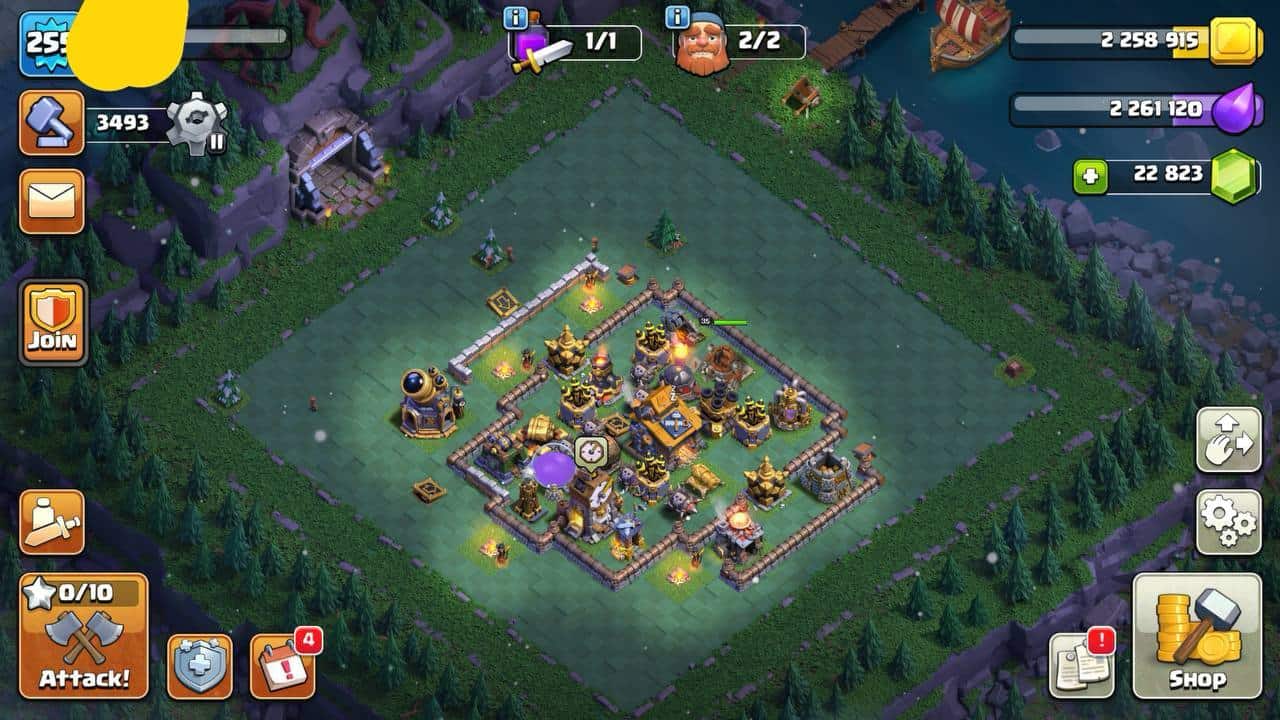Open the notes pages with alert badge
Viewport: 1280px width, 720px height.
(x=1080, y=666)
